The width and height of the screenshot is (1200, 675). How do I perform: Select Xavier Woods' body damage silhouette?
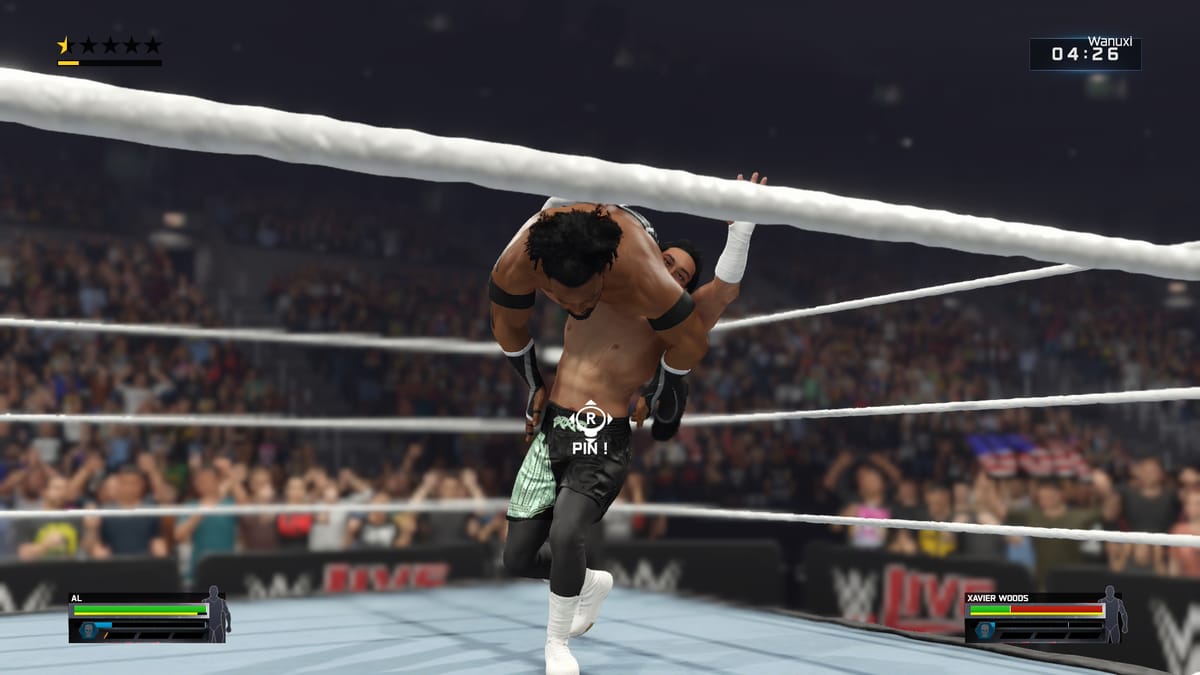[1112, 613]
